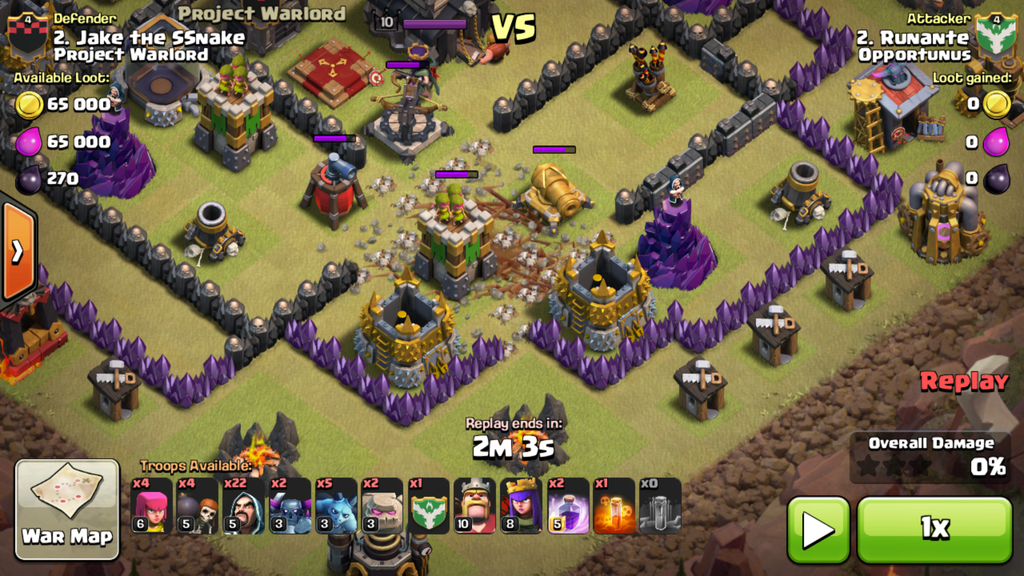Select the Wall Breaker troop slot
Viewport: 1024px width, 576px height.
197,506
